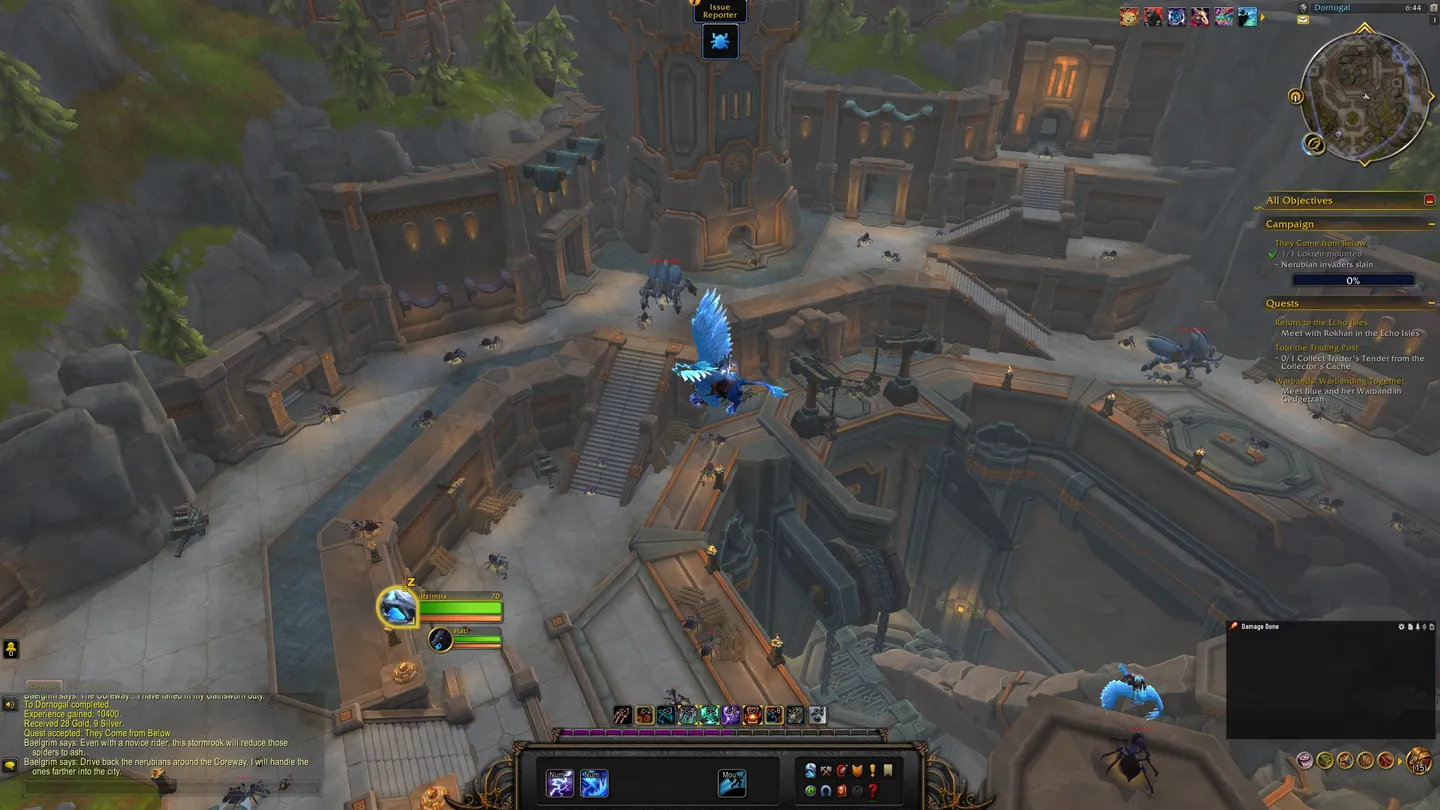The height and width of the screenshot is (810, 1440).
Task: Click the Nerubian invaders slain 0% progress bar
Action: [1353, 280]
